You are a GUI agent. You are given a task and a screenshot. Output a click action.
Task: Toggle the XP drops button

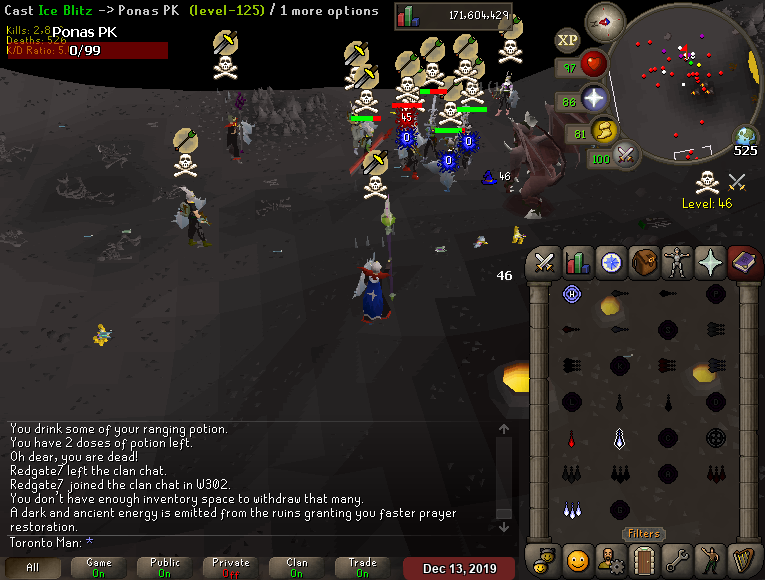click(x=567, y=40)
